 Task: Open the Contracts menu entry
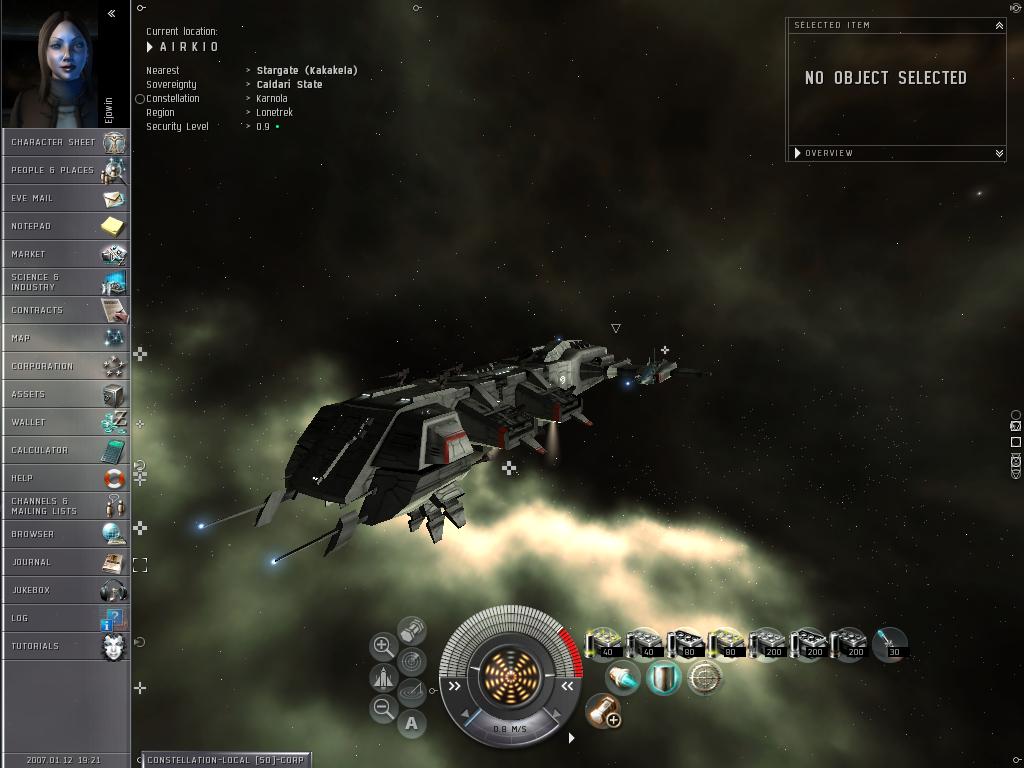(x=65, y=310)
